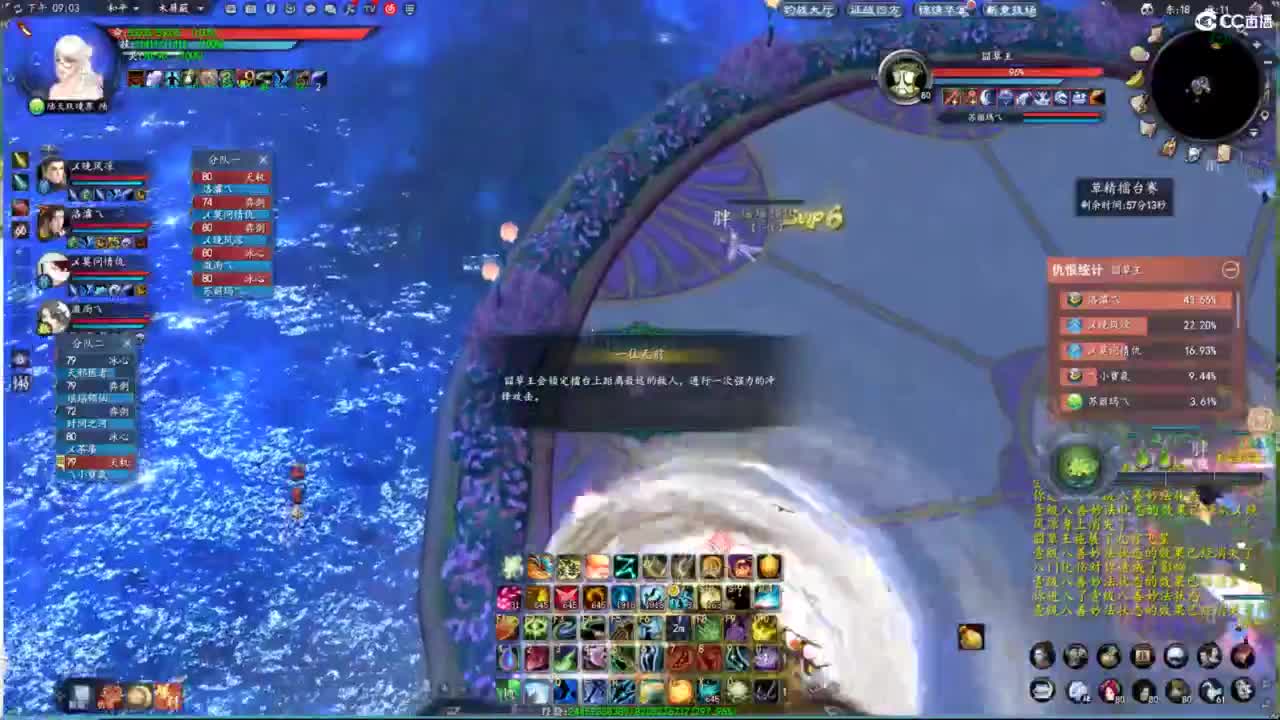Open the 钓鱼大厅 button at the top

pyautogui.click(x=808, y=9)
